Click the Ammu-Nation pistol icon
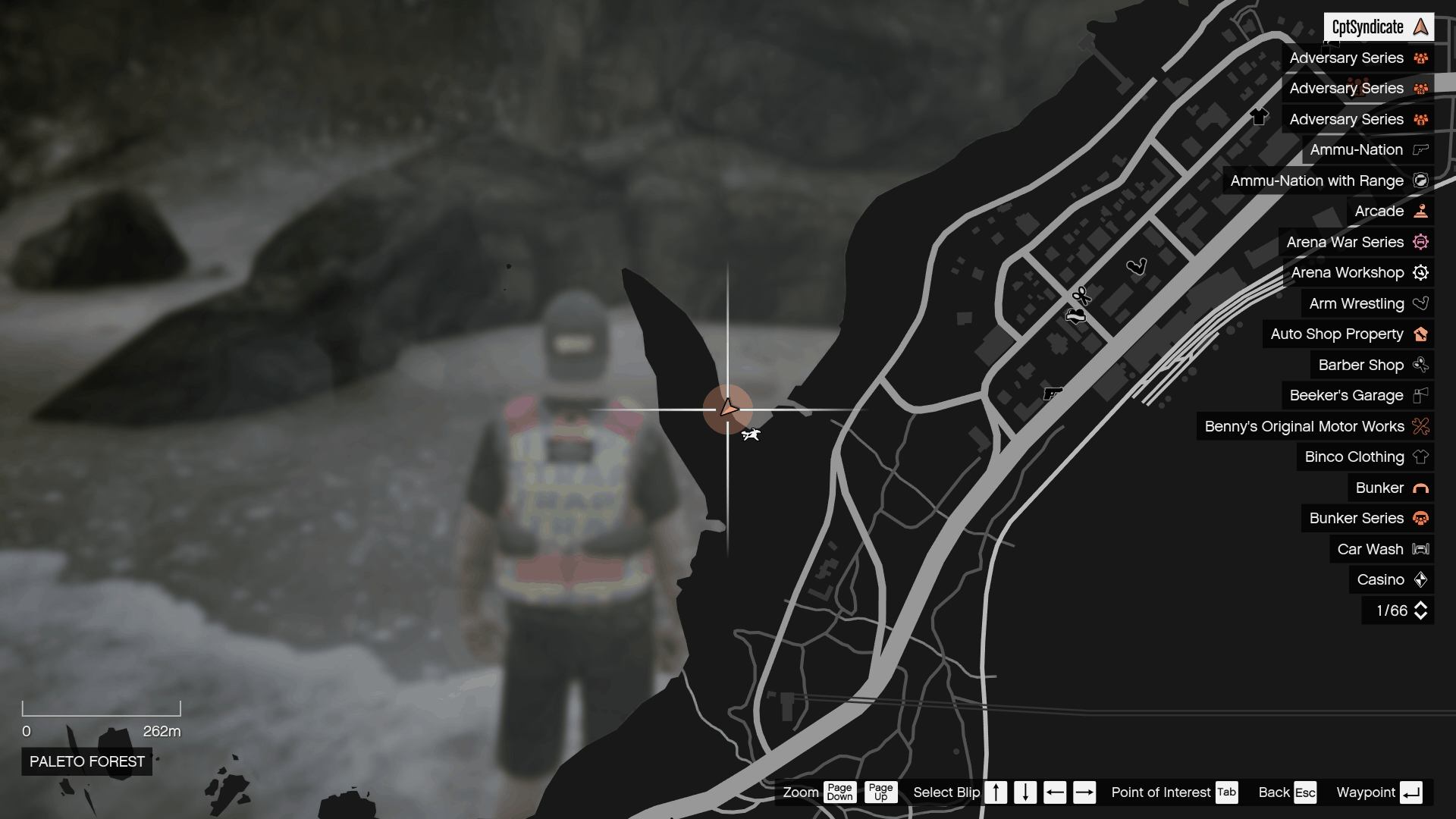This screenshot has height=819, width=1456. pyautogui.click(x=1422, y=149)
